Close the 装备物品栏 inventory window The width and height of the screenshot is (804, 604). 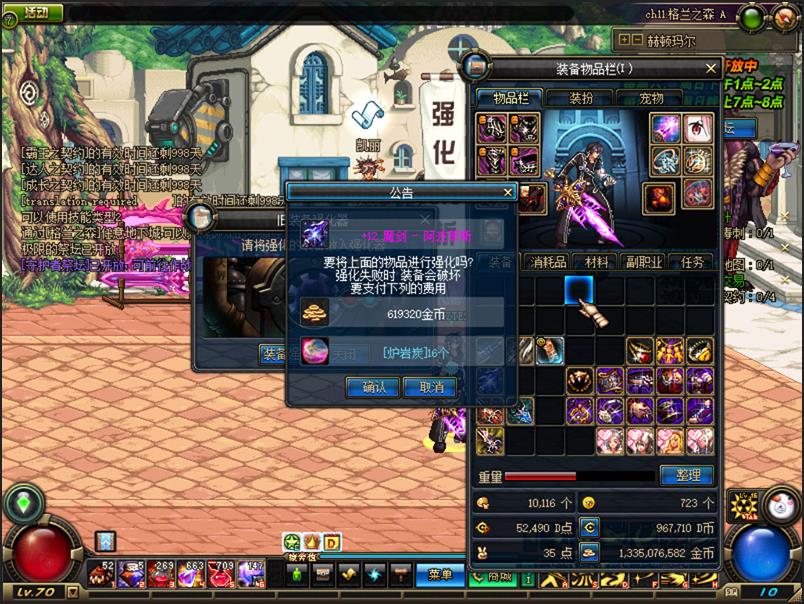pyautogui.click(x=711, y=69)
